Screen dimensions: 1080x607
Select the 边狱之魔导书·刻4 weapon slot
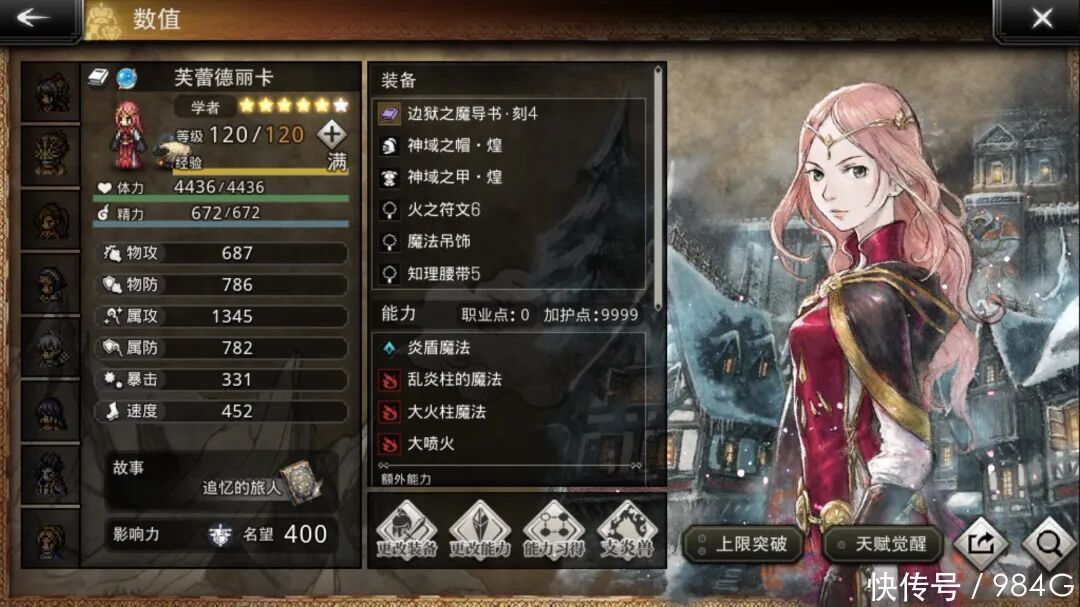coord(510,114)
